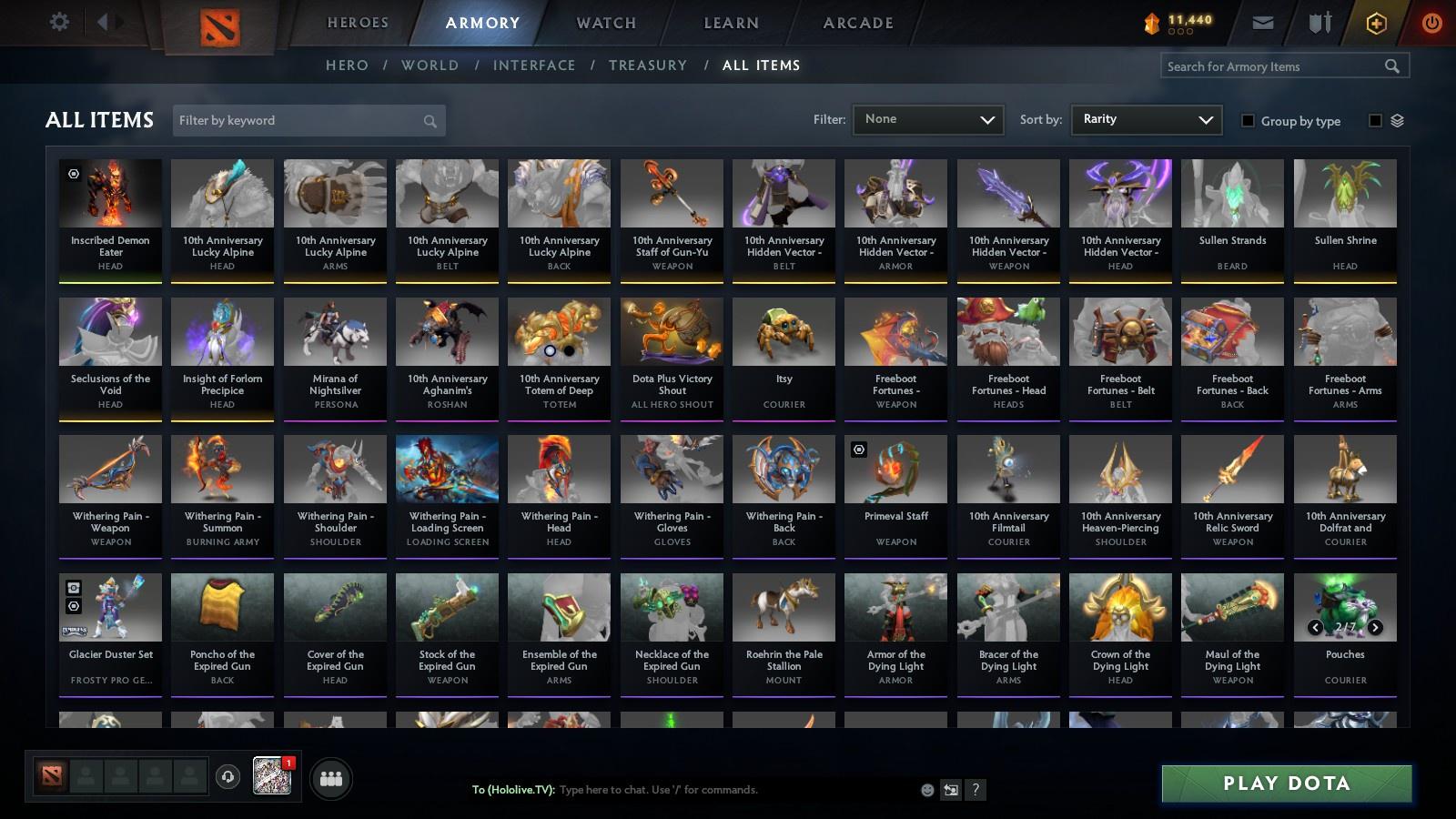Expand the Pouches item page arrow
The height and width of the screenshot is (819, 1456).
[1376, 626]
